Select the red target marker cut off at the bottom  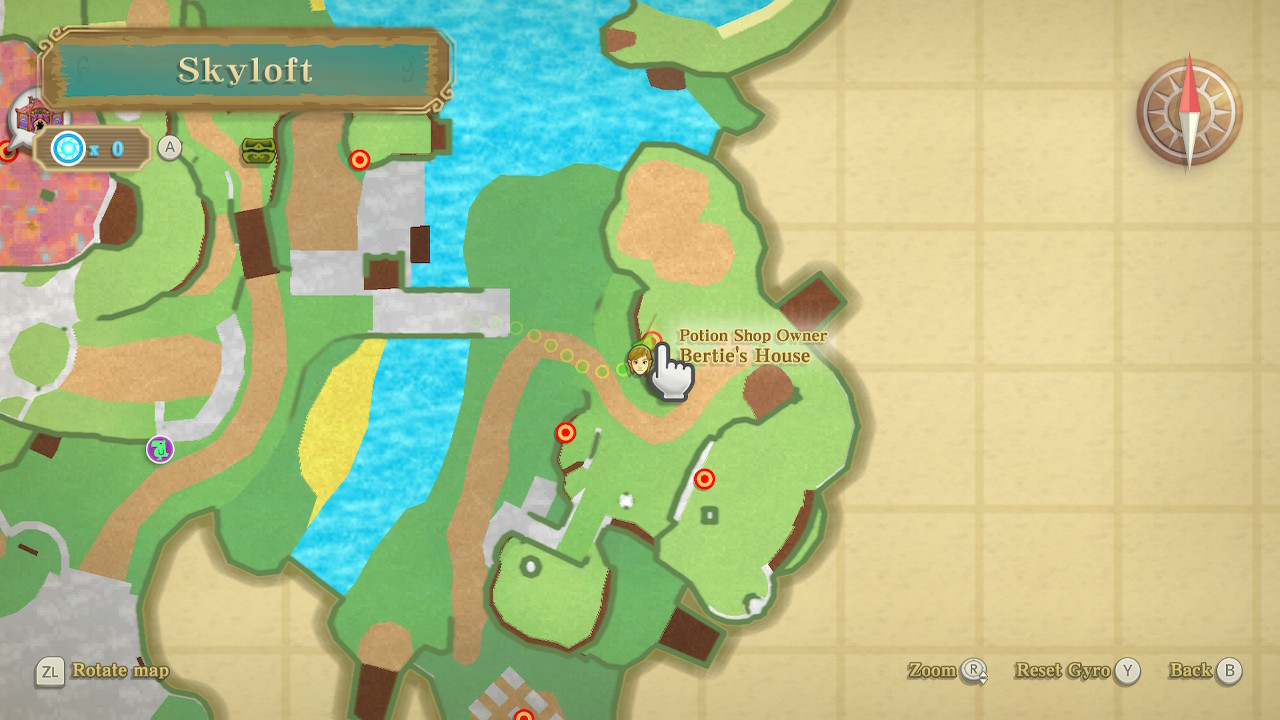(524, 714)
